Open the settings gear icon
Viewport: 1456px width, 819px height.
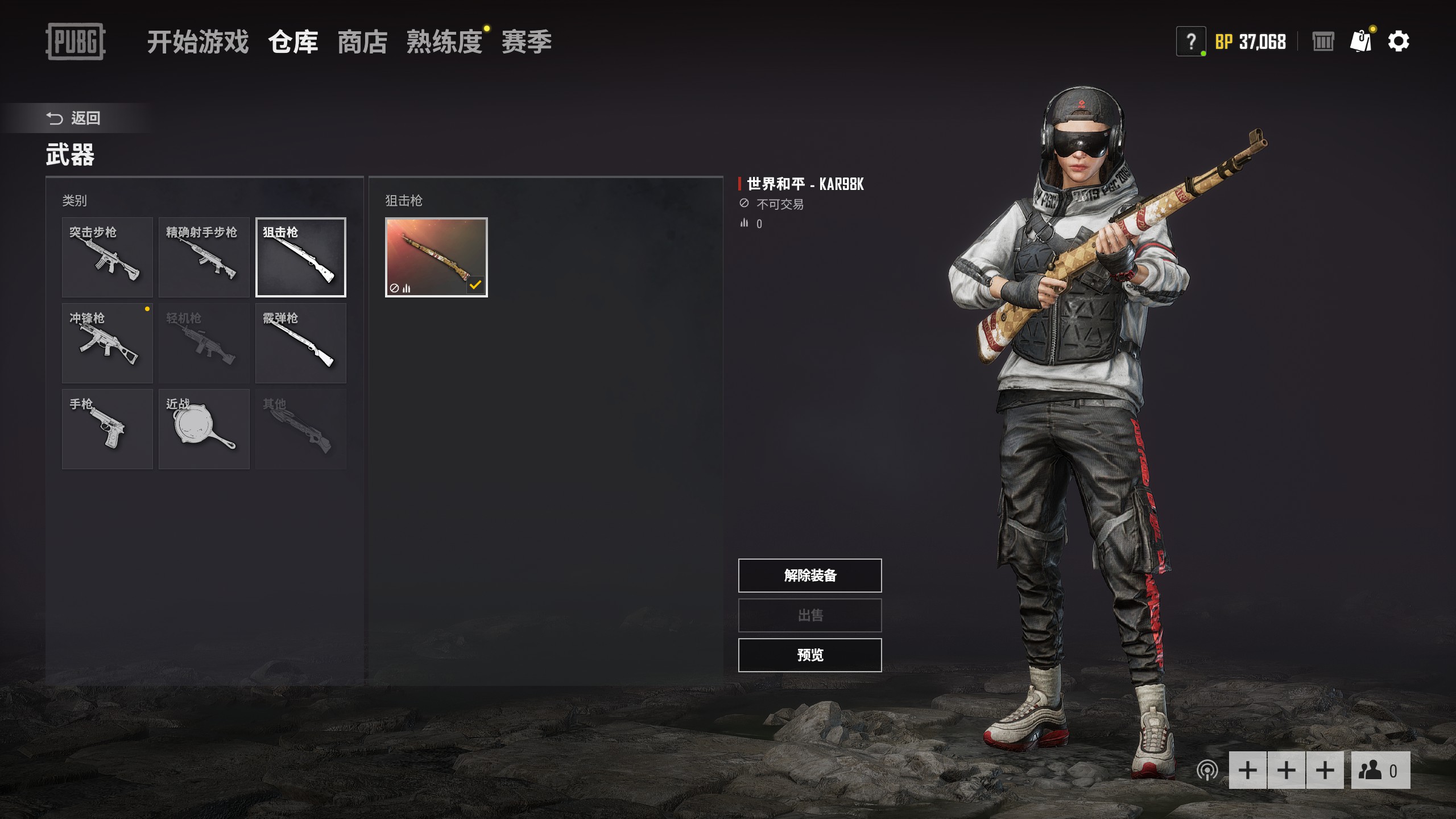click(1399, 42)
